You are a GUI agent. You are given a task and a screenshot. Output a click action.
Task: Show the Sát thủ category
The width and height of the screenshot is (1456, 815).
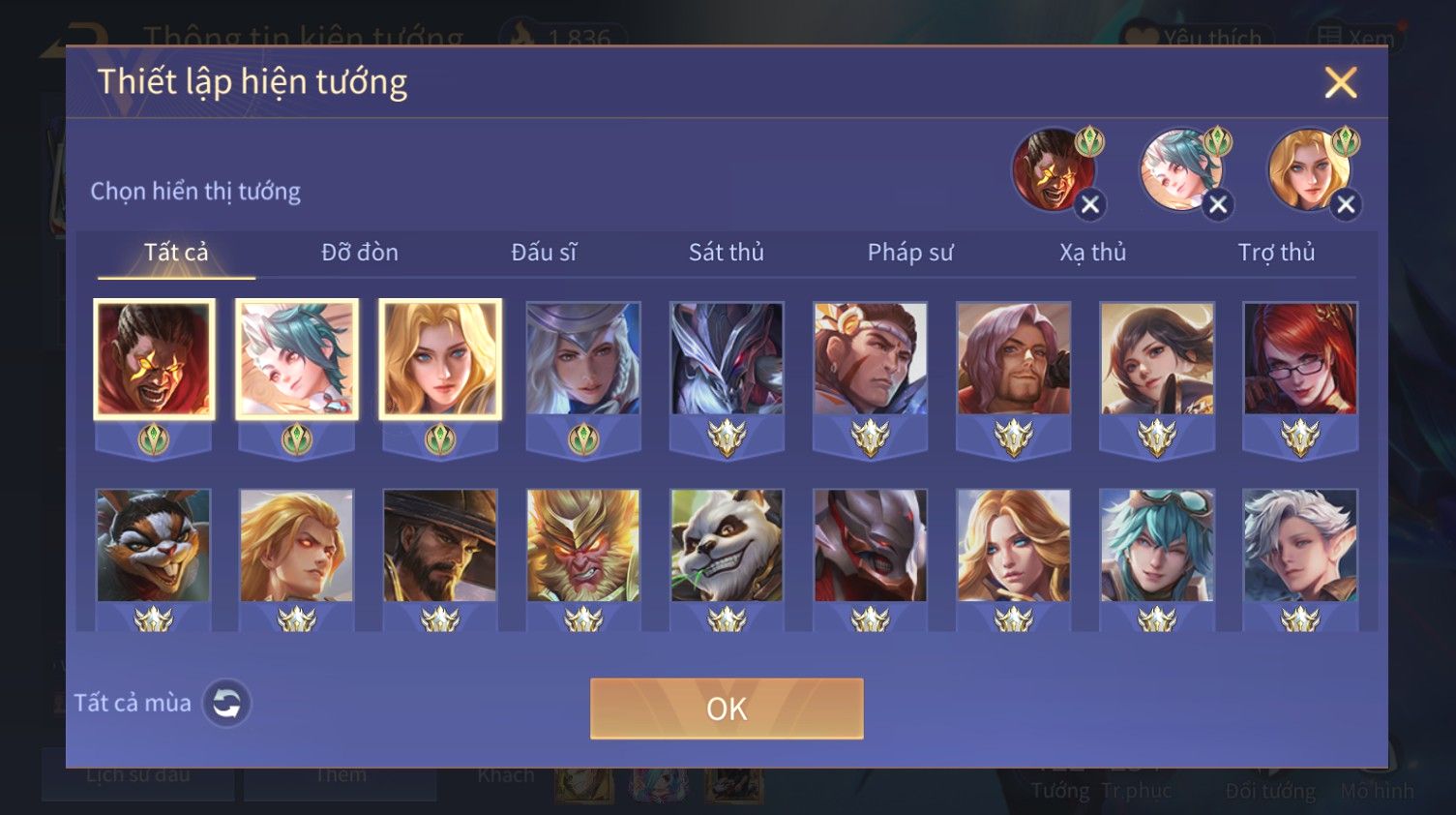click(x=727, y=253)
